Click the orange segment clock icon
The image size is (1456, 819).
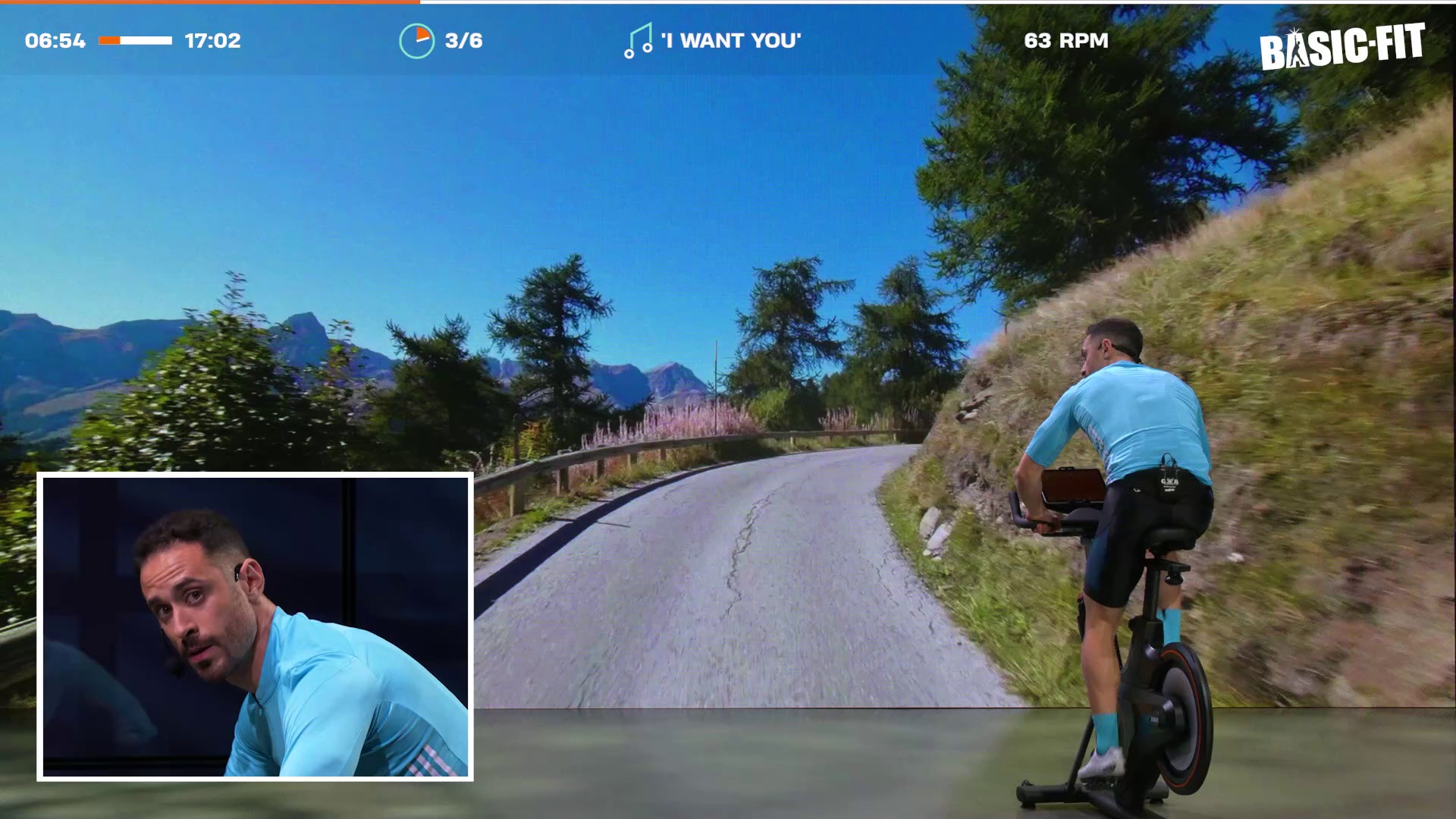click(416, 41)
